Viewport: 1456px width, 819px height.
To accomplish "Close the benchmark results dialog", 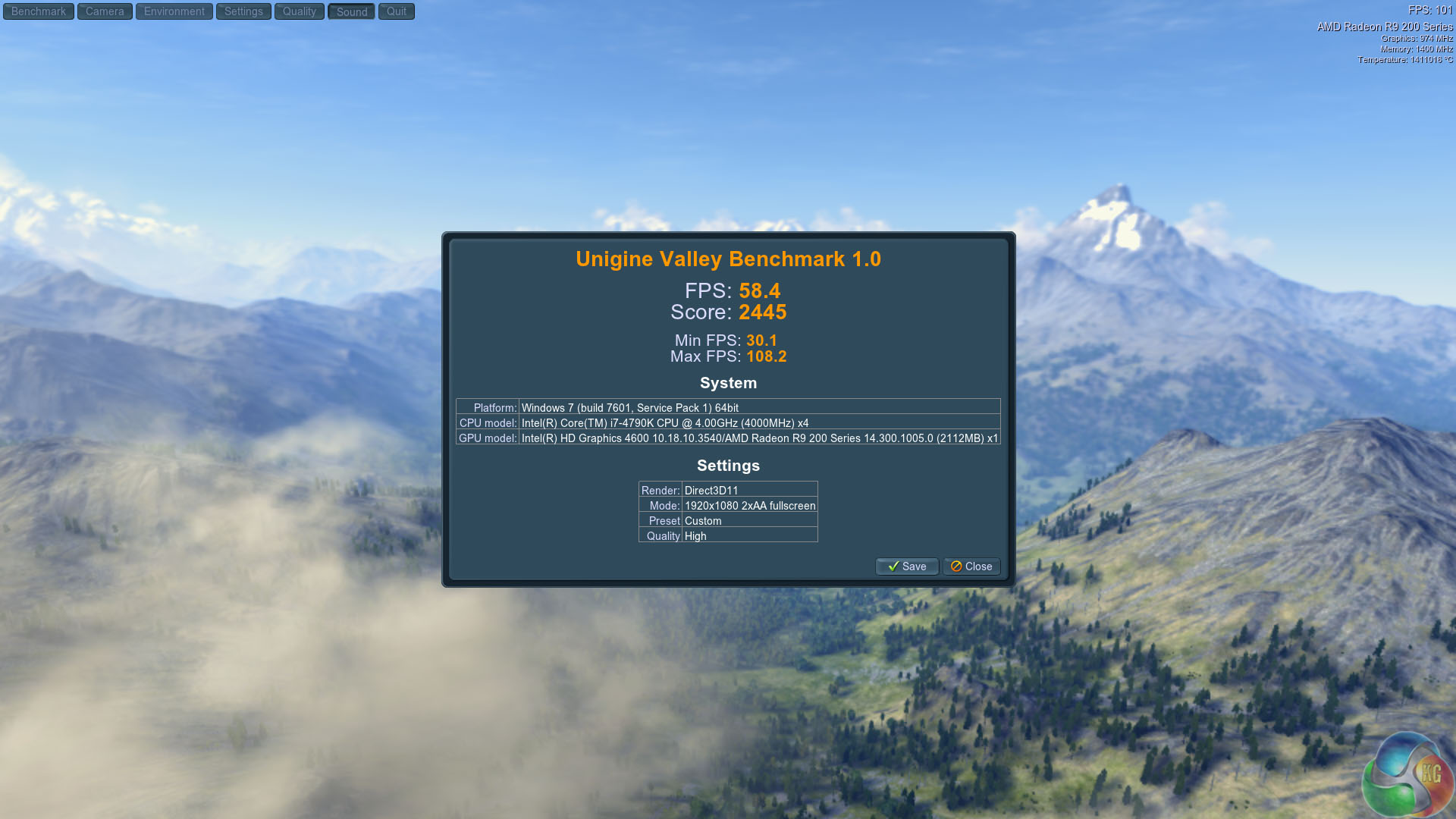I will (971, 566).
